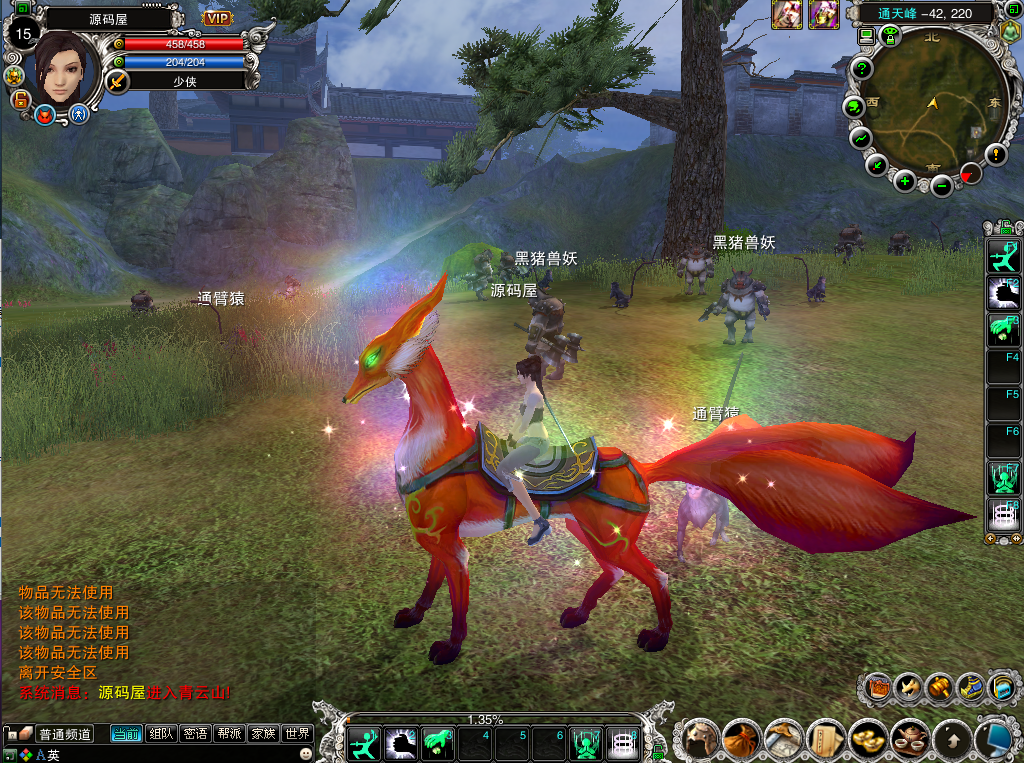Viewport: 1024px width, 763px height.
Task: Select the 密语 chat tab
Action: click(x=195, y=734)
